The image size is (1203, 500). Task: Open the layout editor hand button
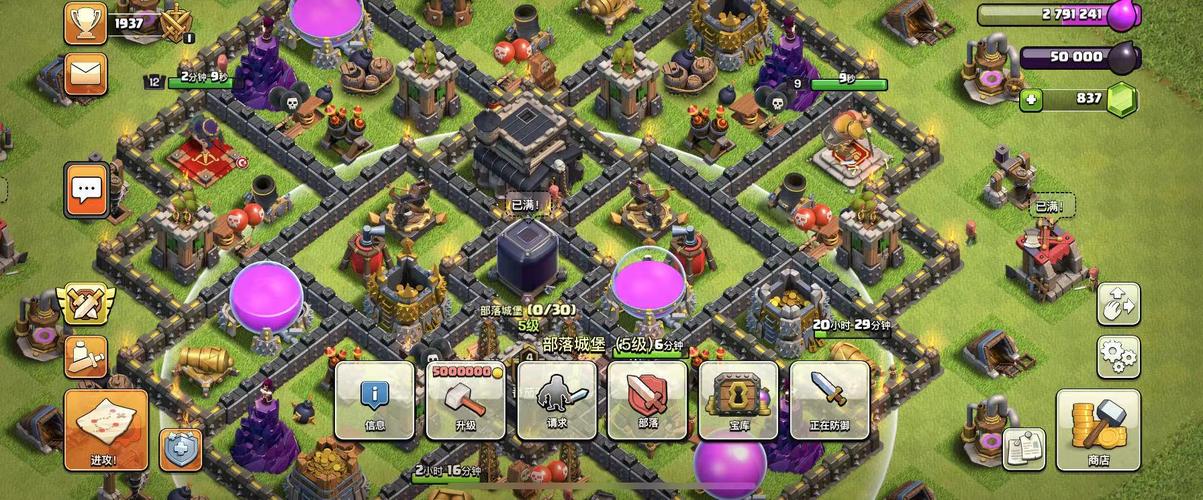click(x=1118, y=303)
